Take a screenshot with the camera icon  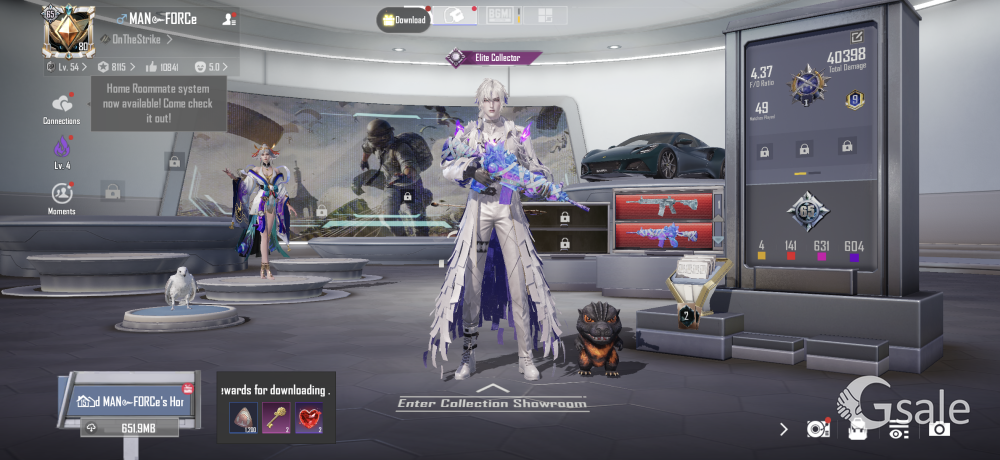tap(938, 429)
